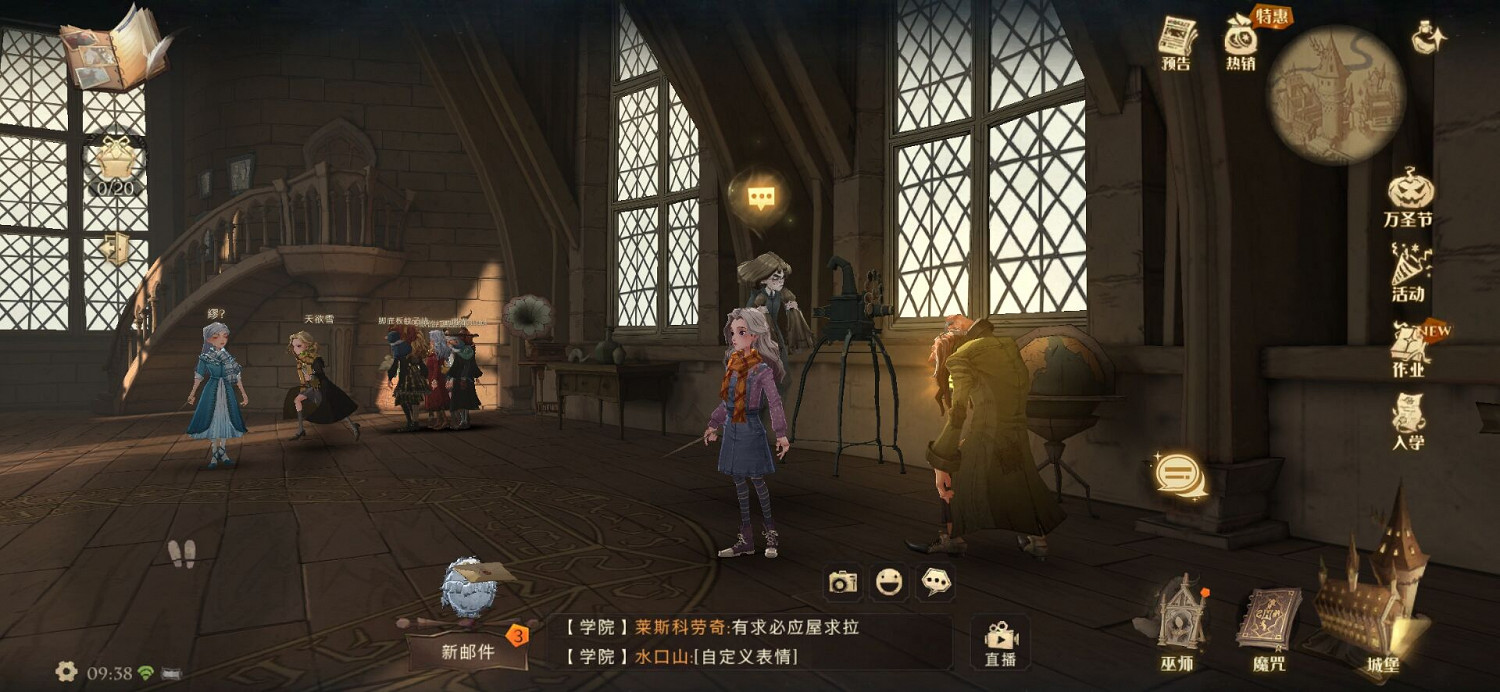Open the 巫师 wizard profile

point(1177,620)
